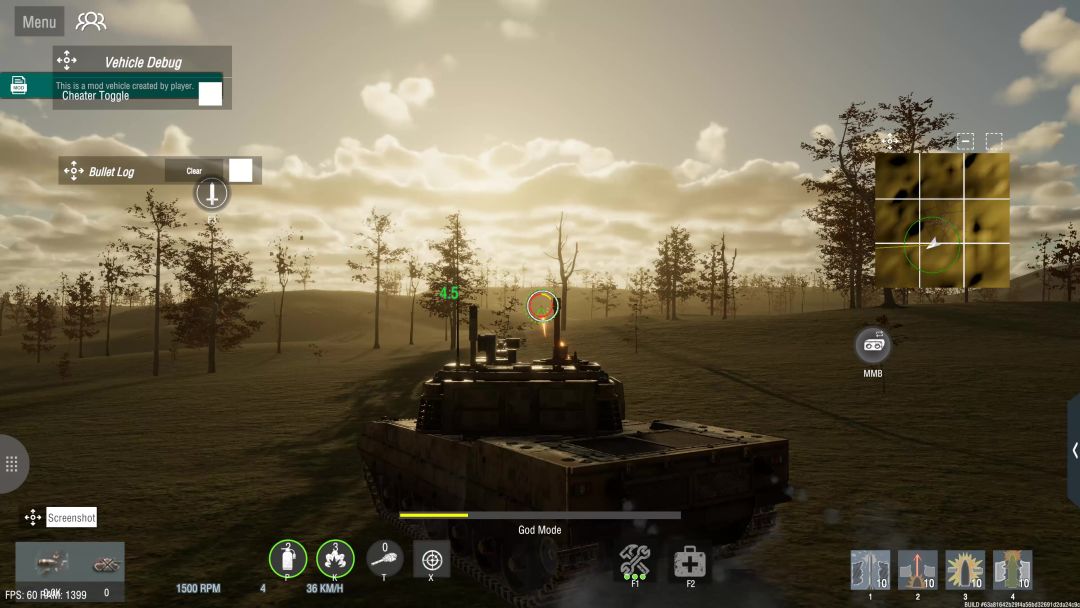Open the left-edge grid dots panel
Screen dimensions: 1080x608
pyautogui.click(x=12, y=464)
